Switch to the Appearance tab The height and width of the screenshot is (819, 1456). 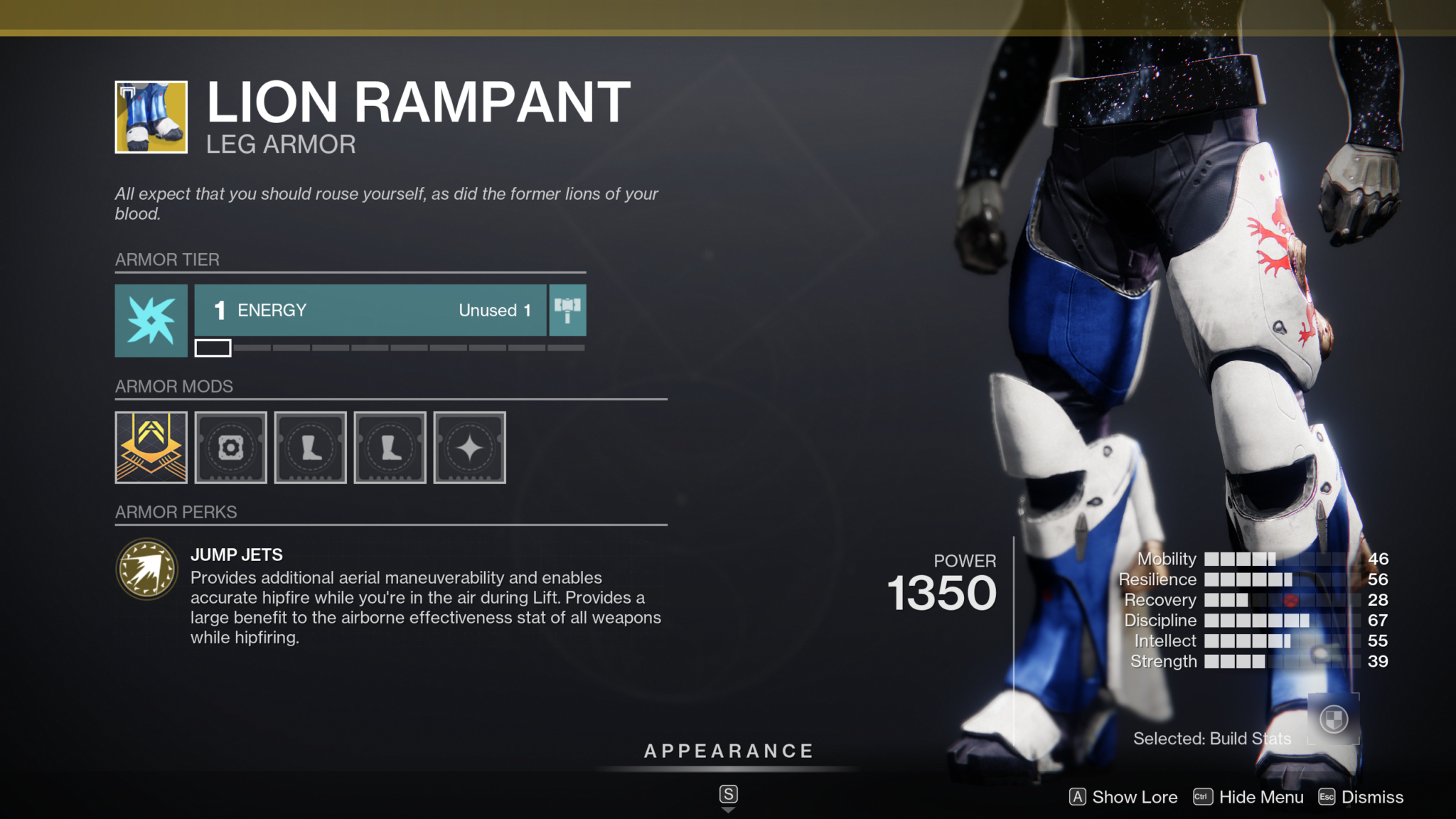tap(728, 750)
